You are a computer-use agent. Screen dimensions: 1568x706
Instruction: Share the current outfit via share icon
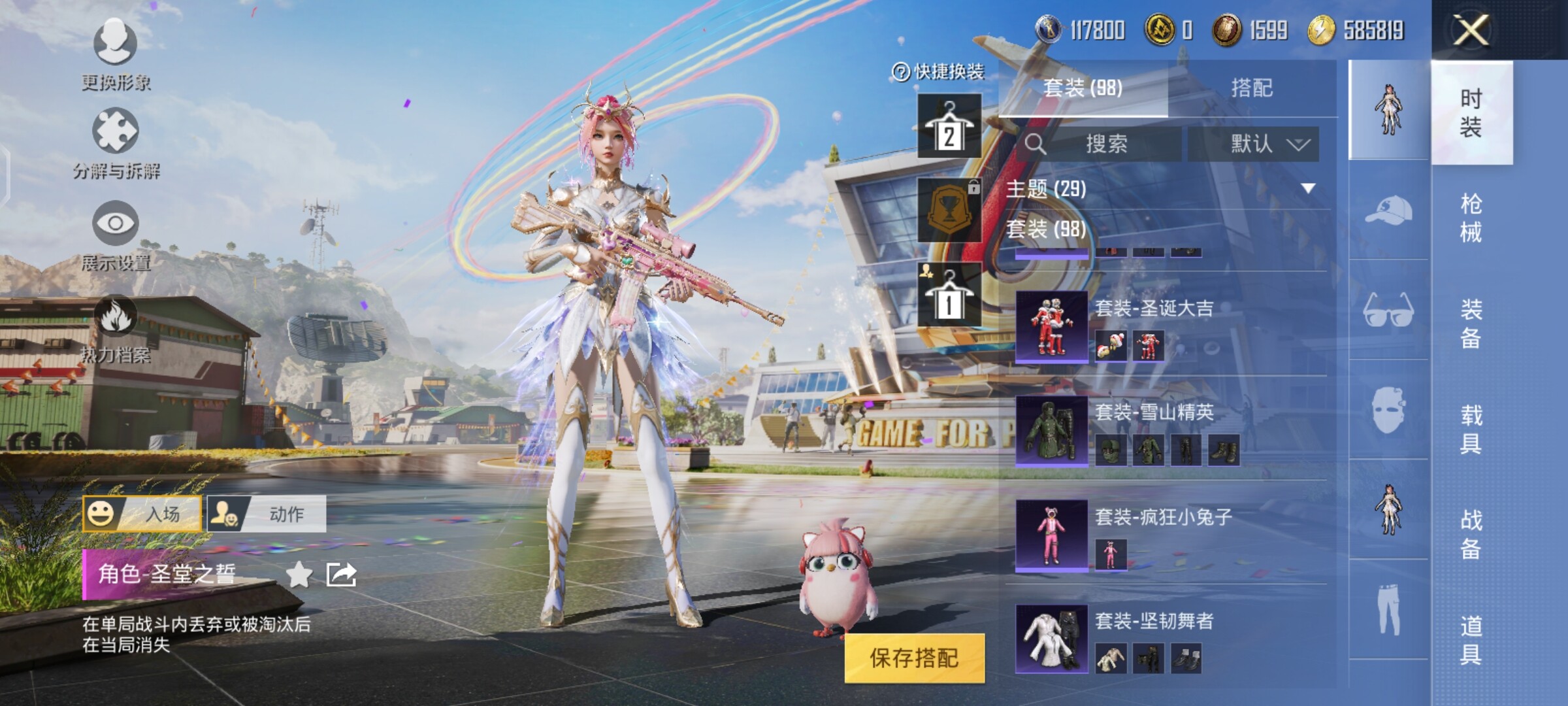pyautogui.click(x=341, y=575)
